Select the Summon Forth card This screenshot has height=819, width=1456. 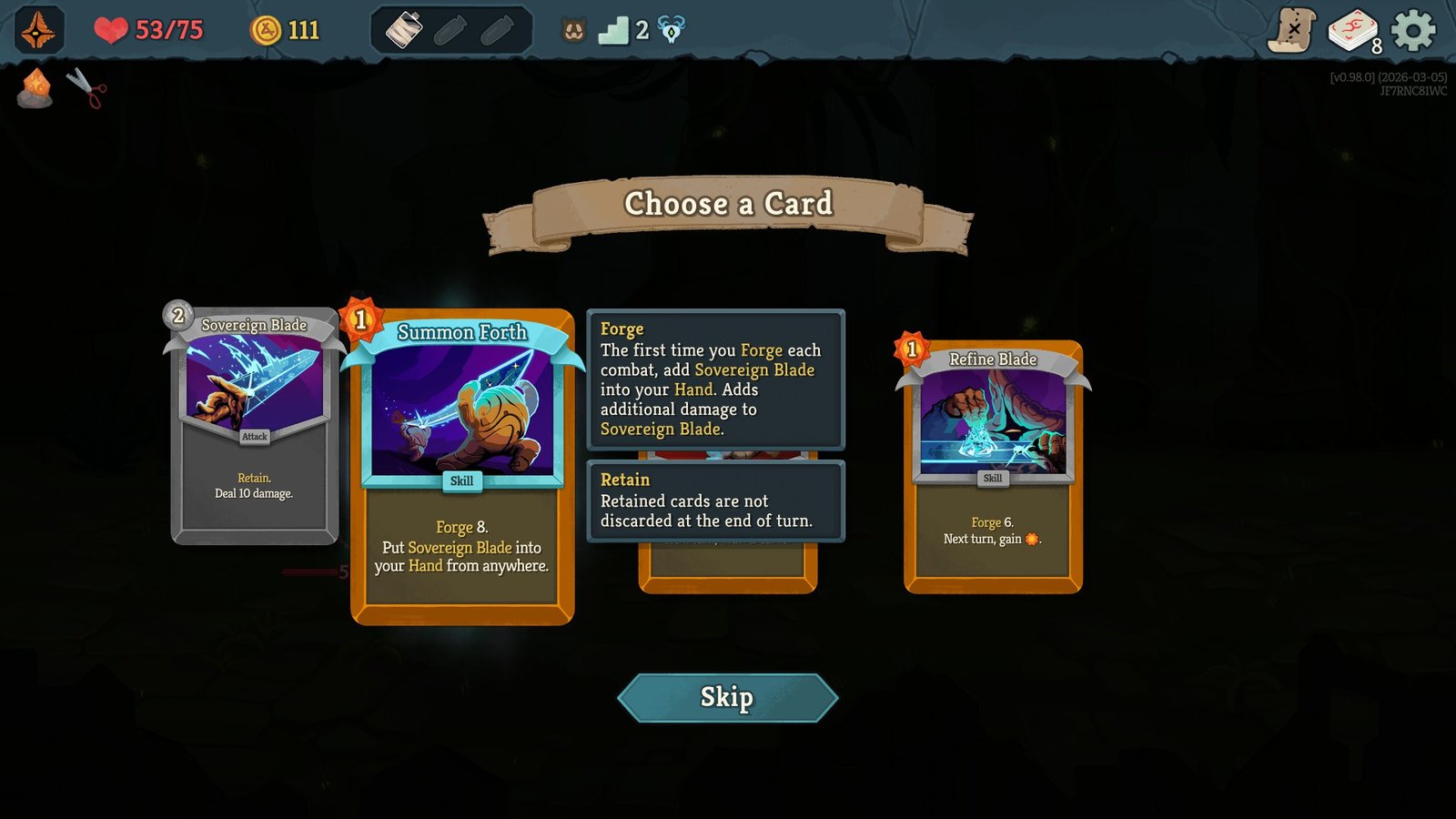click(461, 473)
